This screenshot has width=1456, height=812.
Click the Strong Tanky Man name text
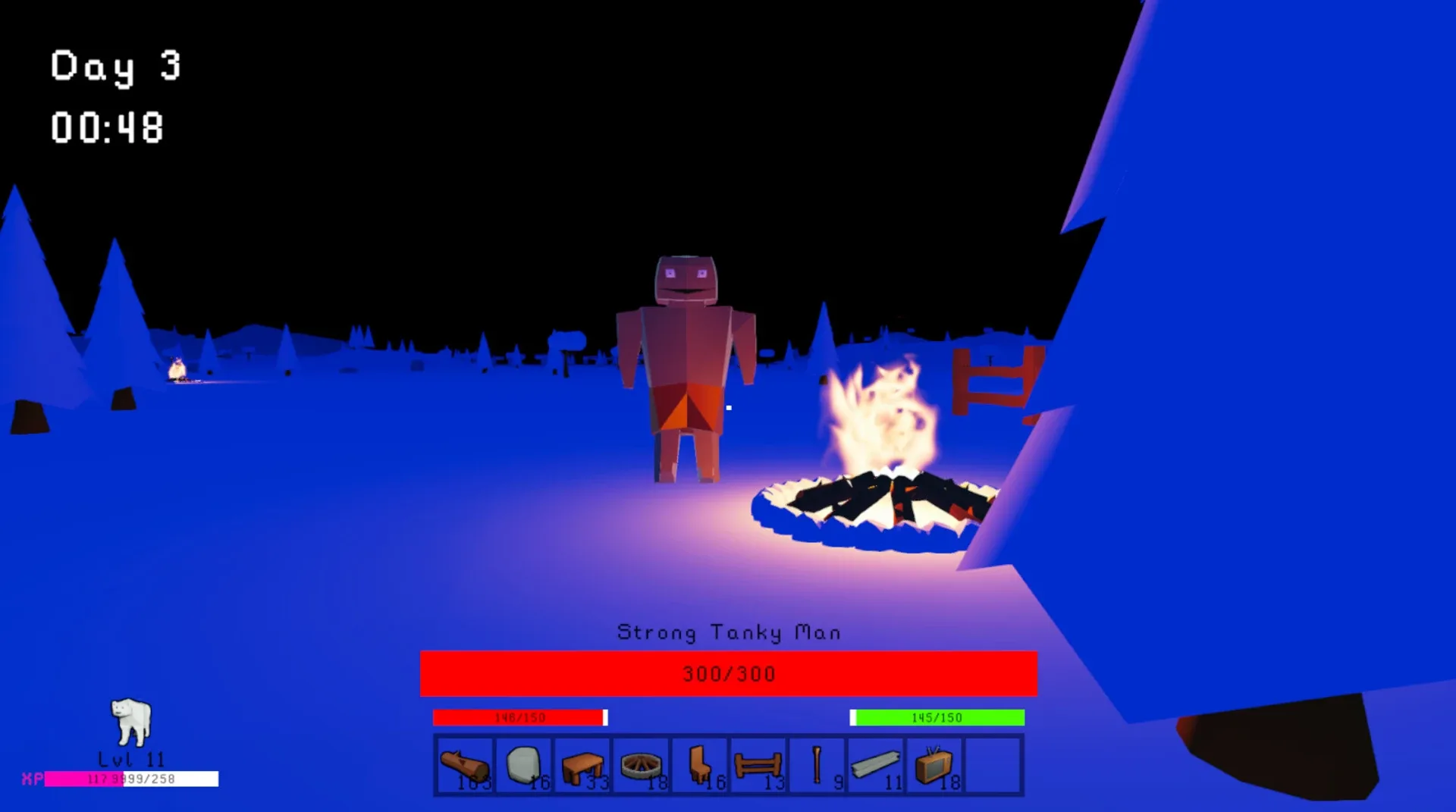[x=728, y=632]
